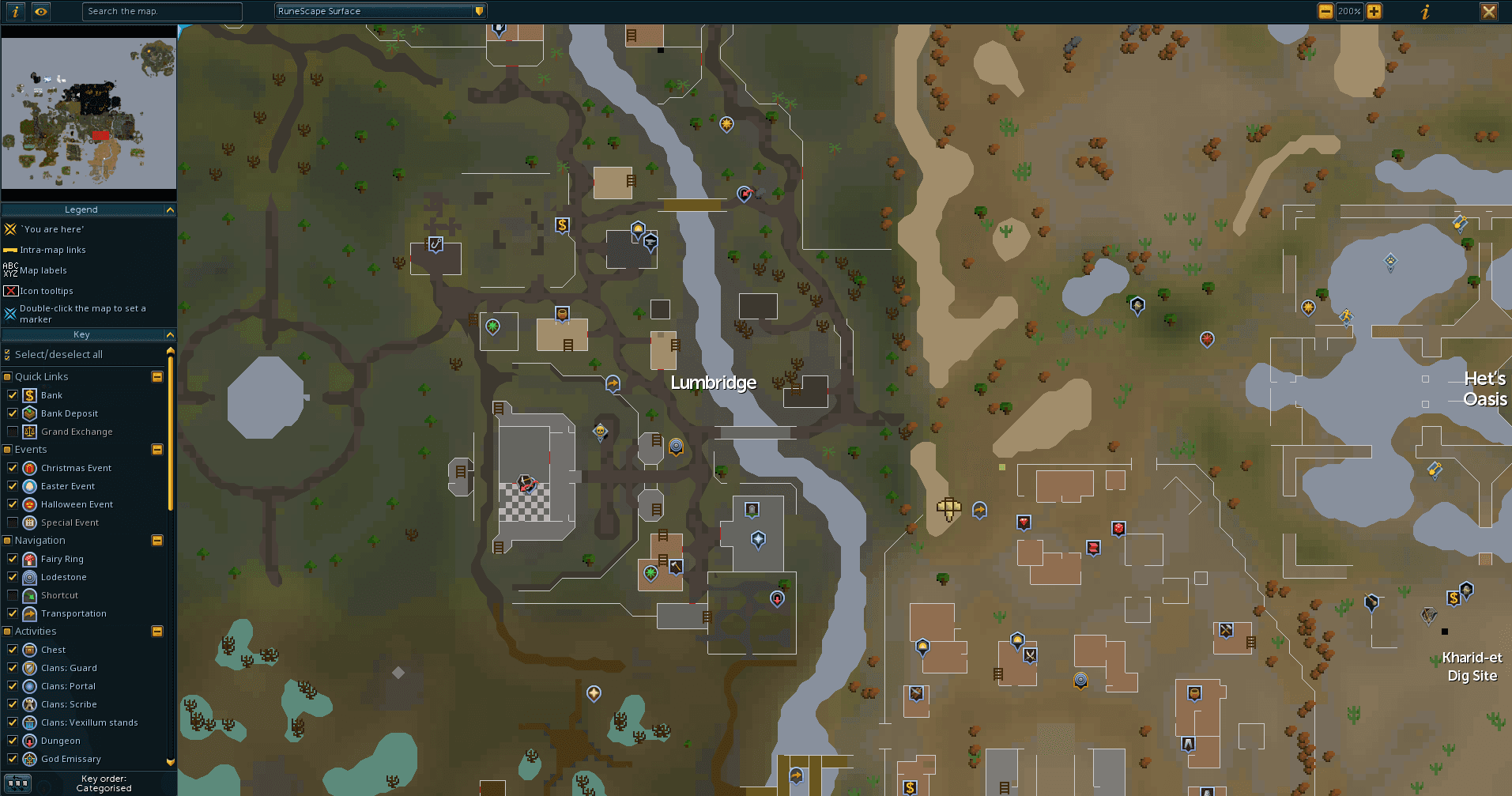Click the eye icon next to the info button
The image size is (1512, 796).
click(x=40, y=11)
